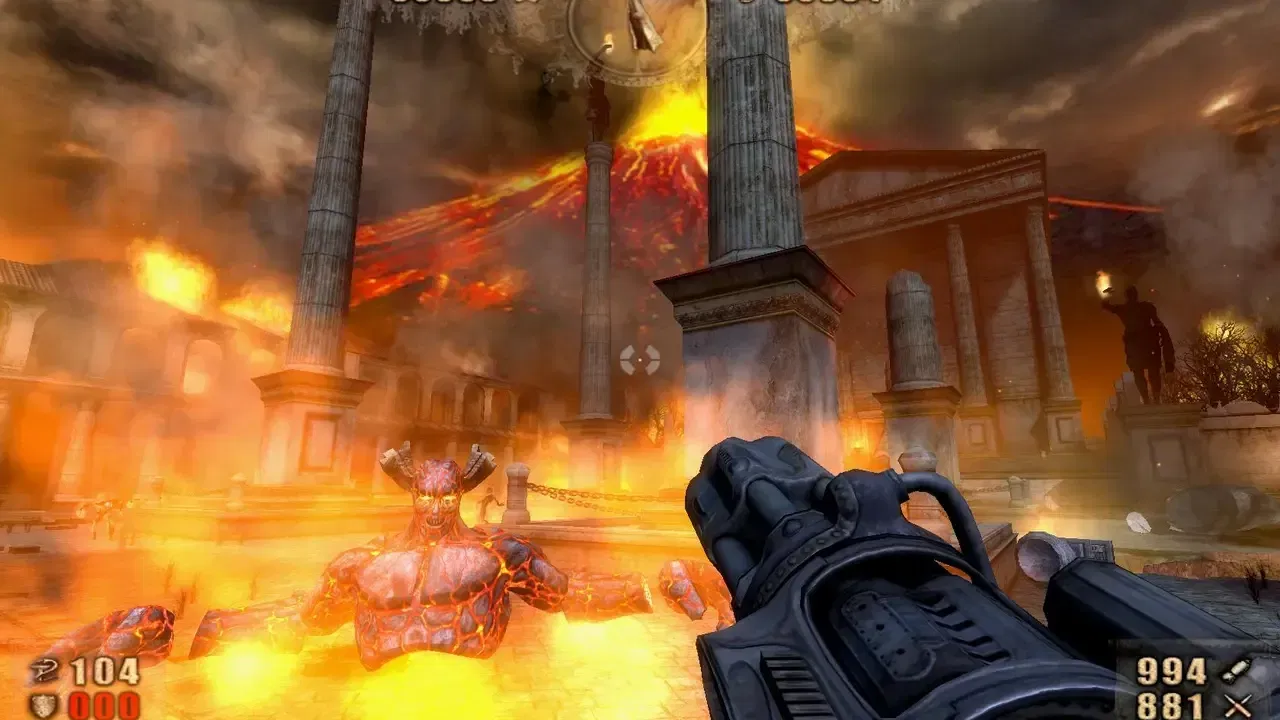Click the health dagger icon in HUD

click(x=45, y=672)
